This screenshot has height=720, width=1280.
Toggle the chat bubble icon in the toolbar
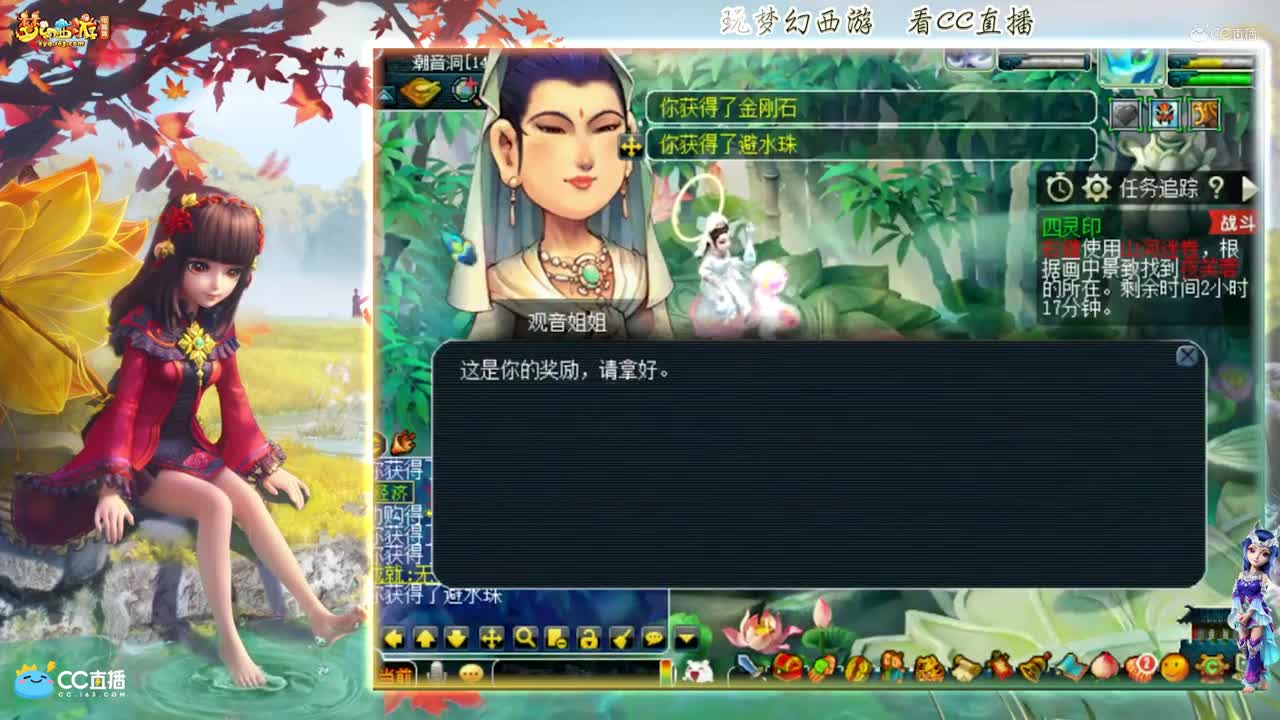pyautogui.click(x=653, y=638)
